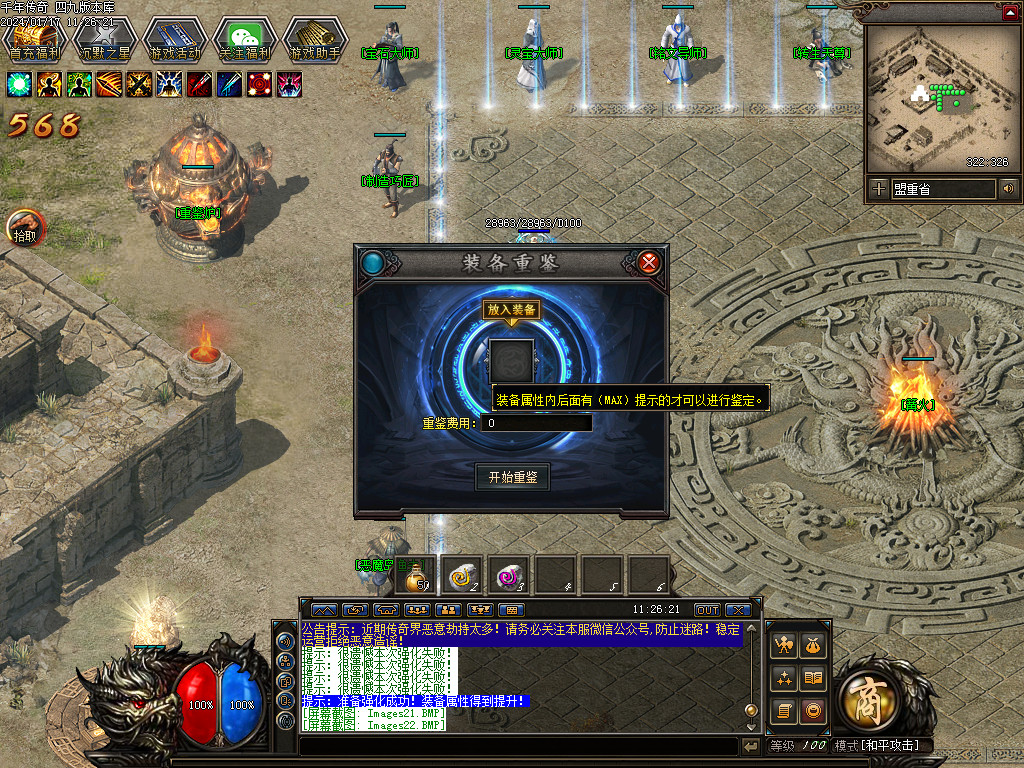The height and width of the screenshot is (768, 1024).
Task: Click the plus button below the minimap
Action: 878,188
